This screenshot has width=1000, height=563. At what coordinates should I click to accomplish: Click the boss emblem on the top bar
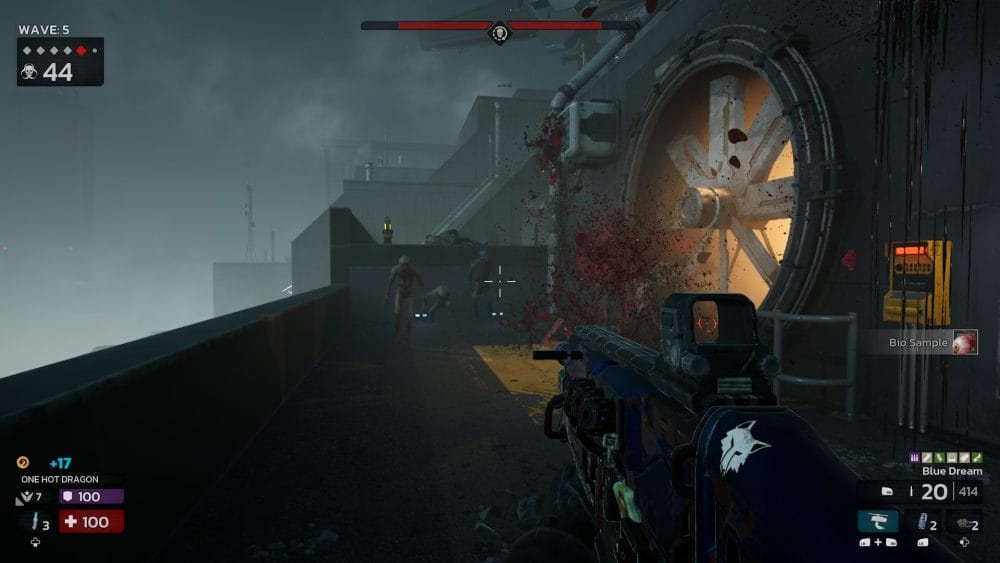click(499, 33)
